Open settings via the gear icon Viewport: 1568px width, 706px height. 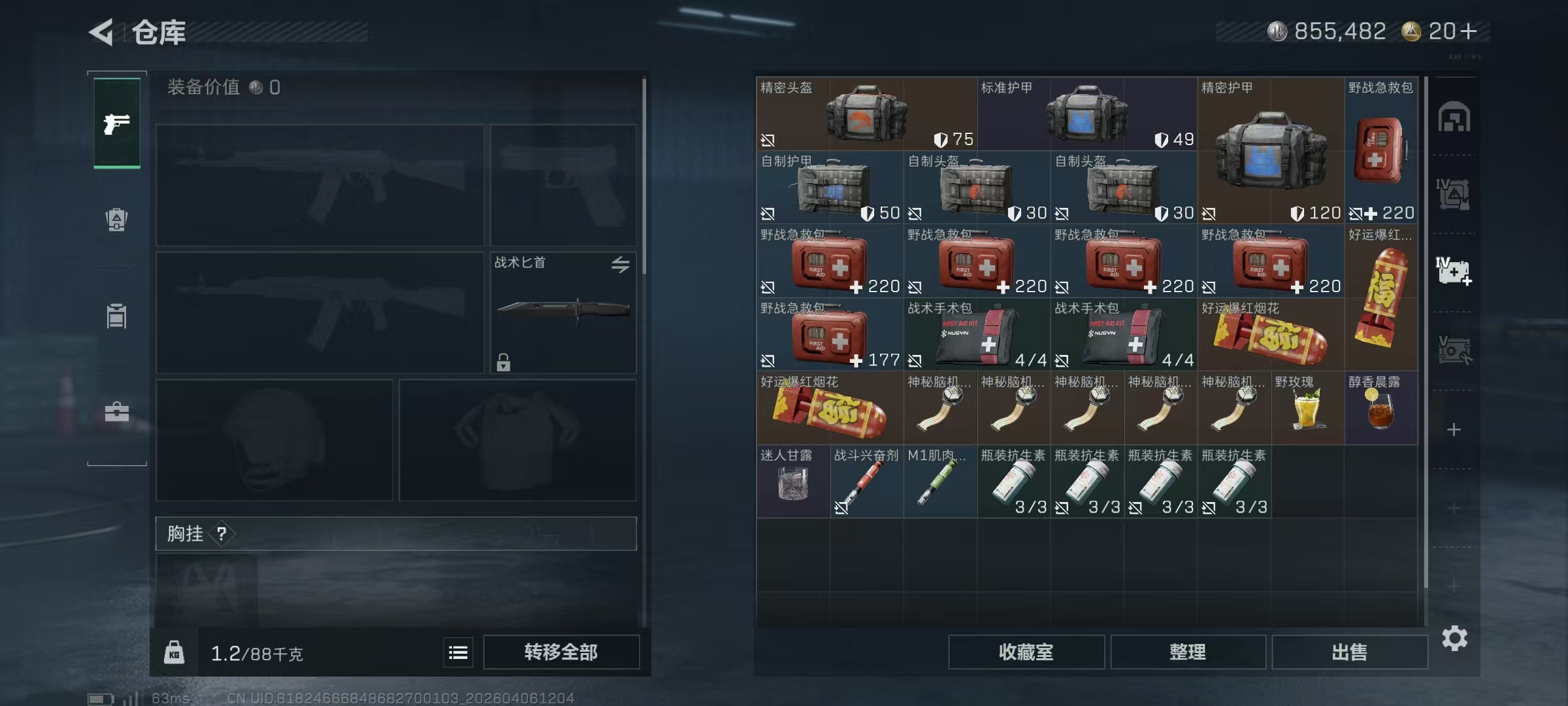(1456, 637)
